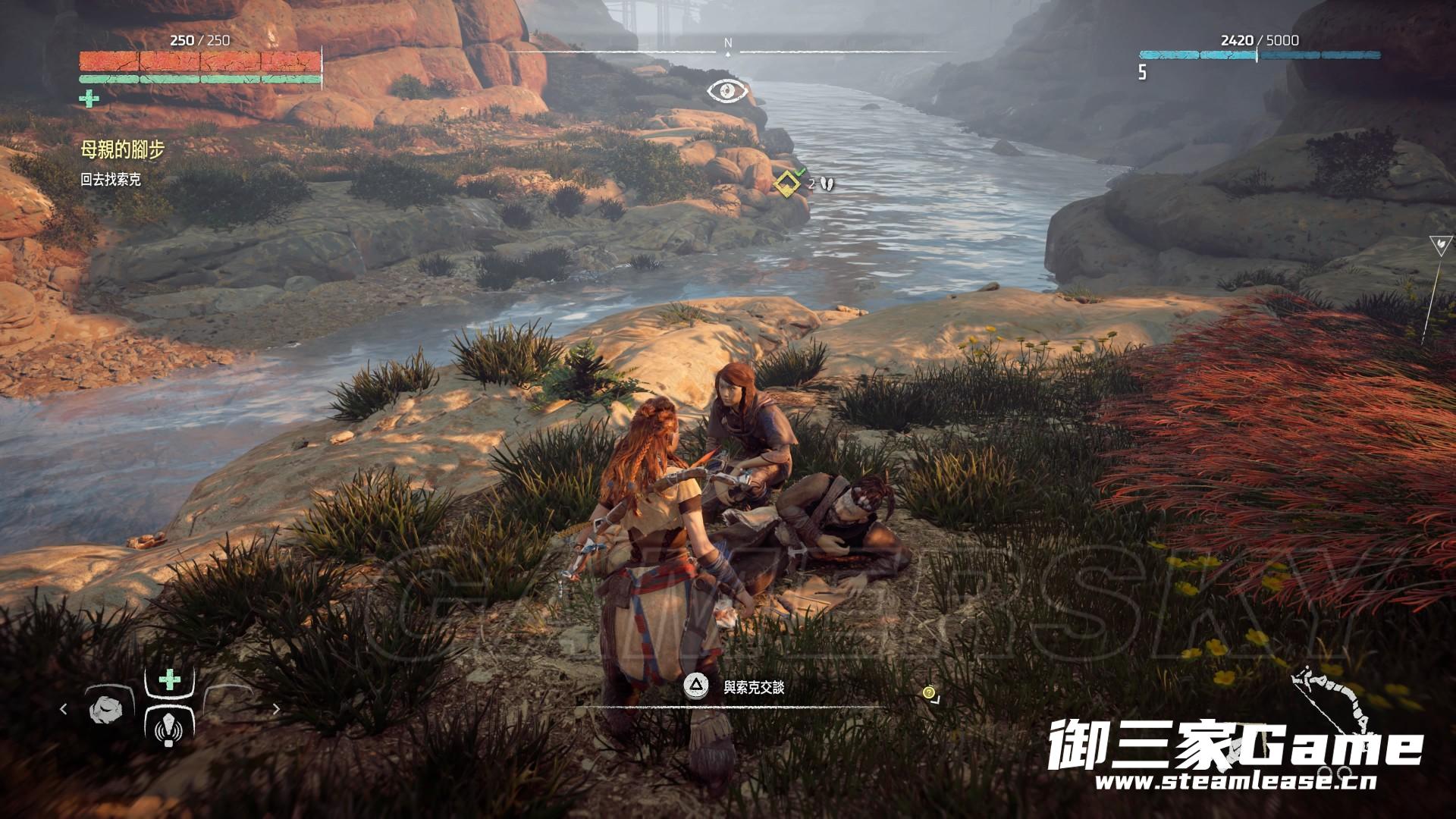
Task: Click the triangular marker on the right-edge indicator
Action: coord(1439,244)
